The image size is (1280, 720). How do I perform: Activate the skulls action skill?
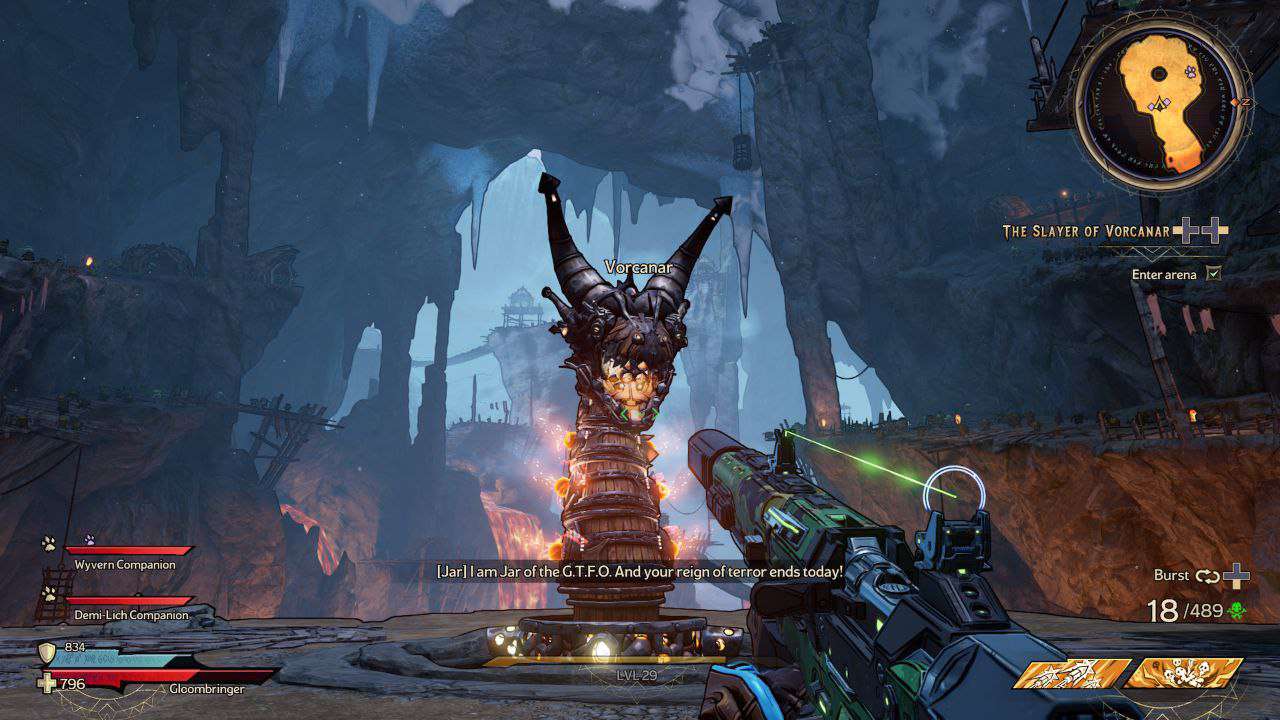coord(1183,674)
